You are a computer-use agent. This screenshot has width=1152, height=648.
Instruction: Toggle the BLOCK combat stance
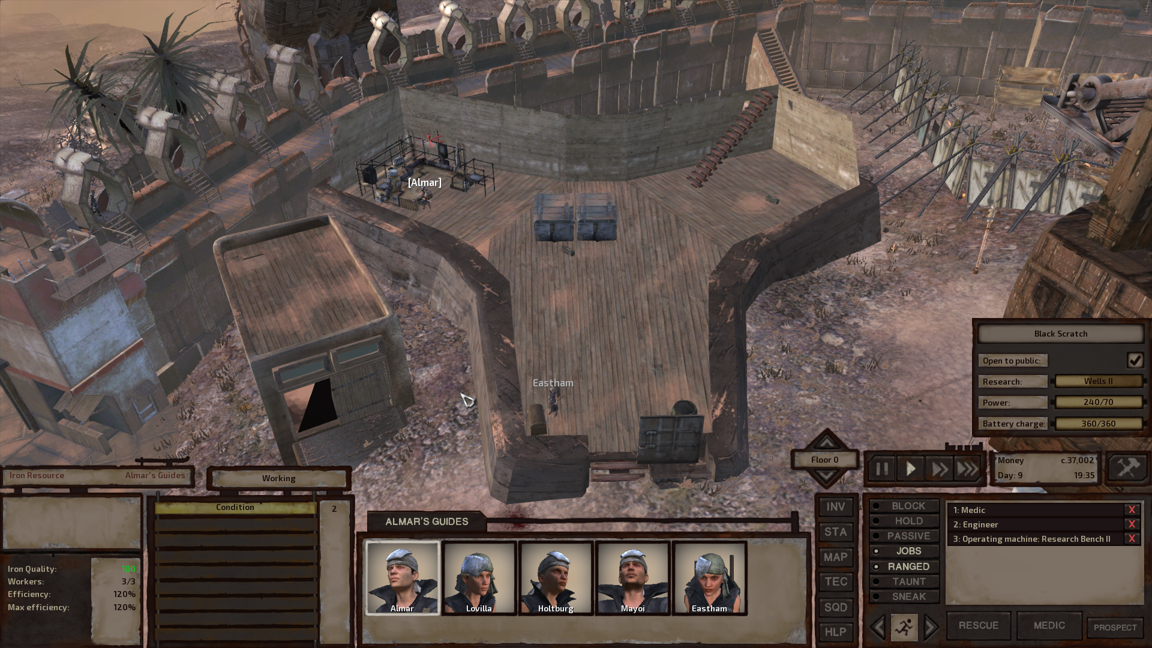[x=903, y=506]
